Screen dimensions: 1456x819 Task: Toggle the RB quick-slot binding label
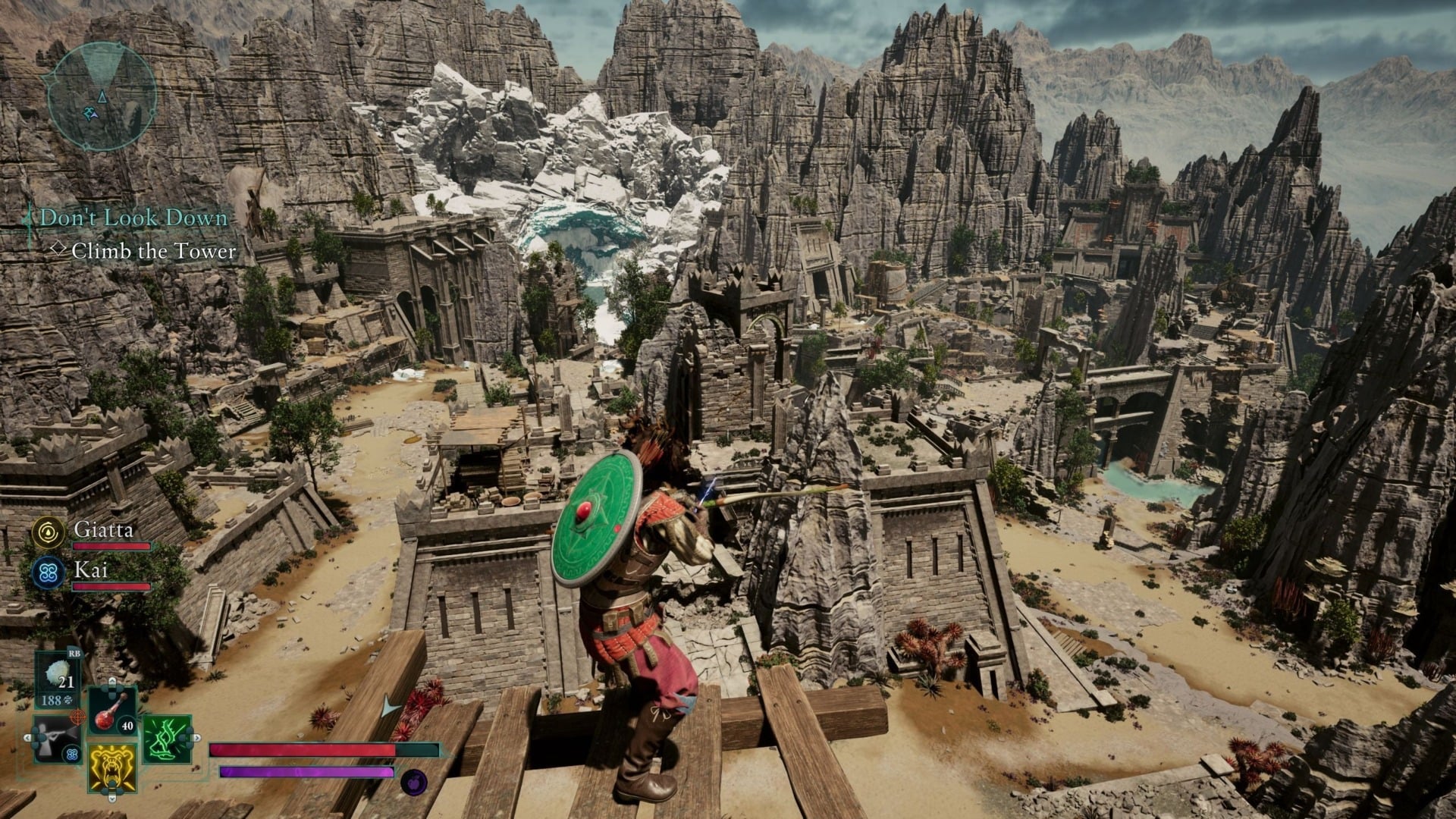tap(75, 653)
